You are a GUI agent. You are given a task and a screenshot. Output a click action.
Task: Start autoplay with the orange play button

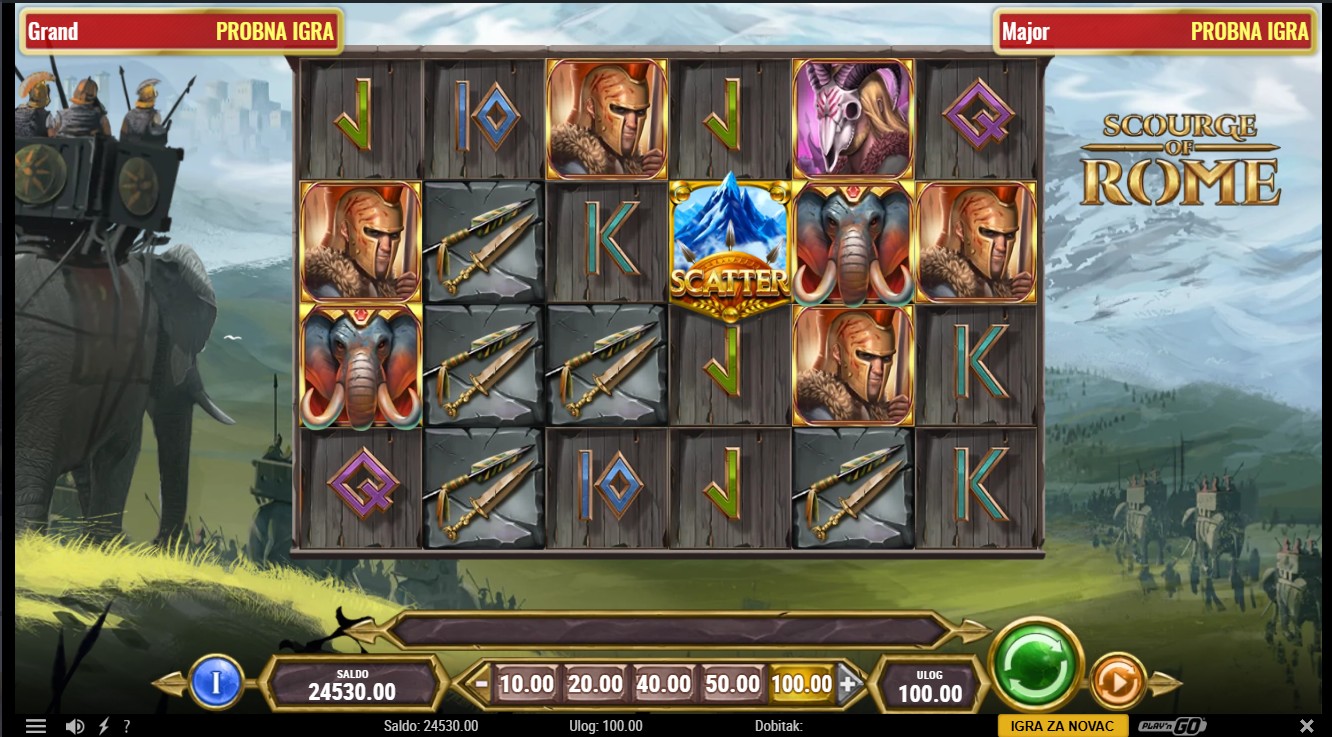click(1117, 684)
